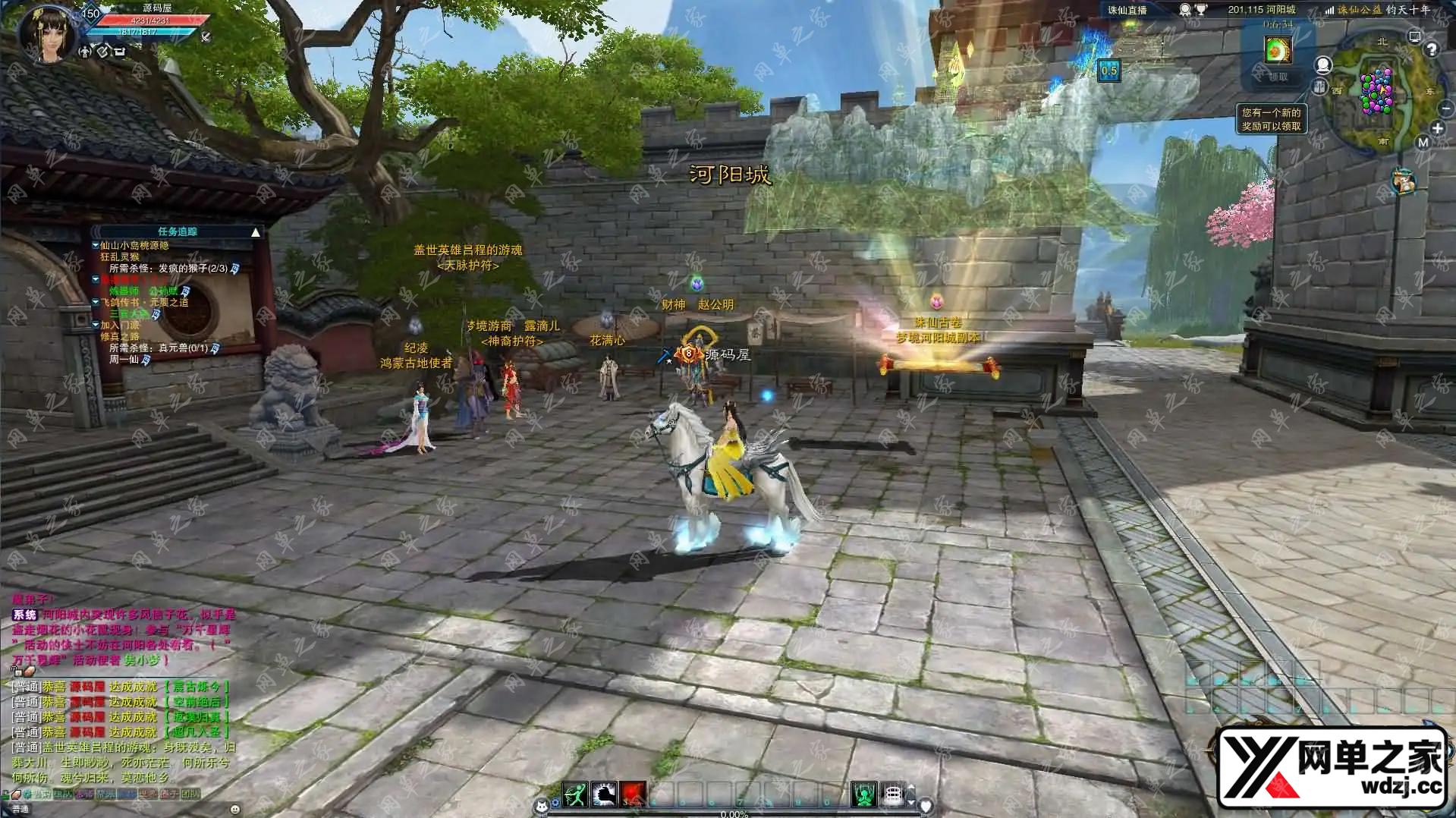
Task: Open the chat emoji smiley picker
Action: coord(234,809)
